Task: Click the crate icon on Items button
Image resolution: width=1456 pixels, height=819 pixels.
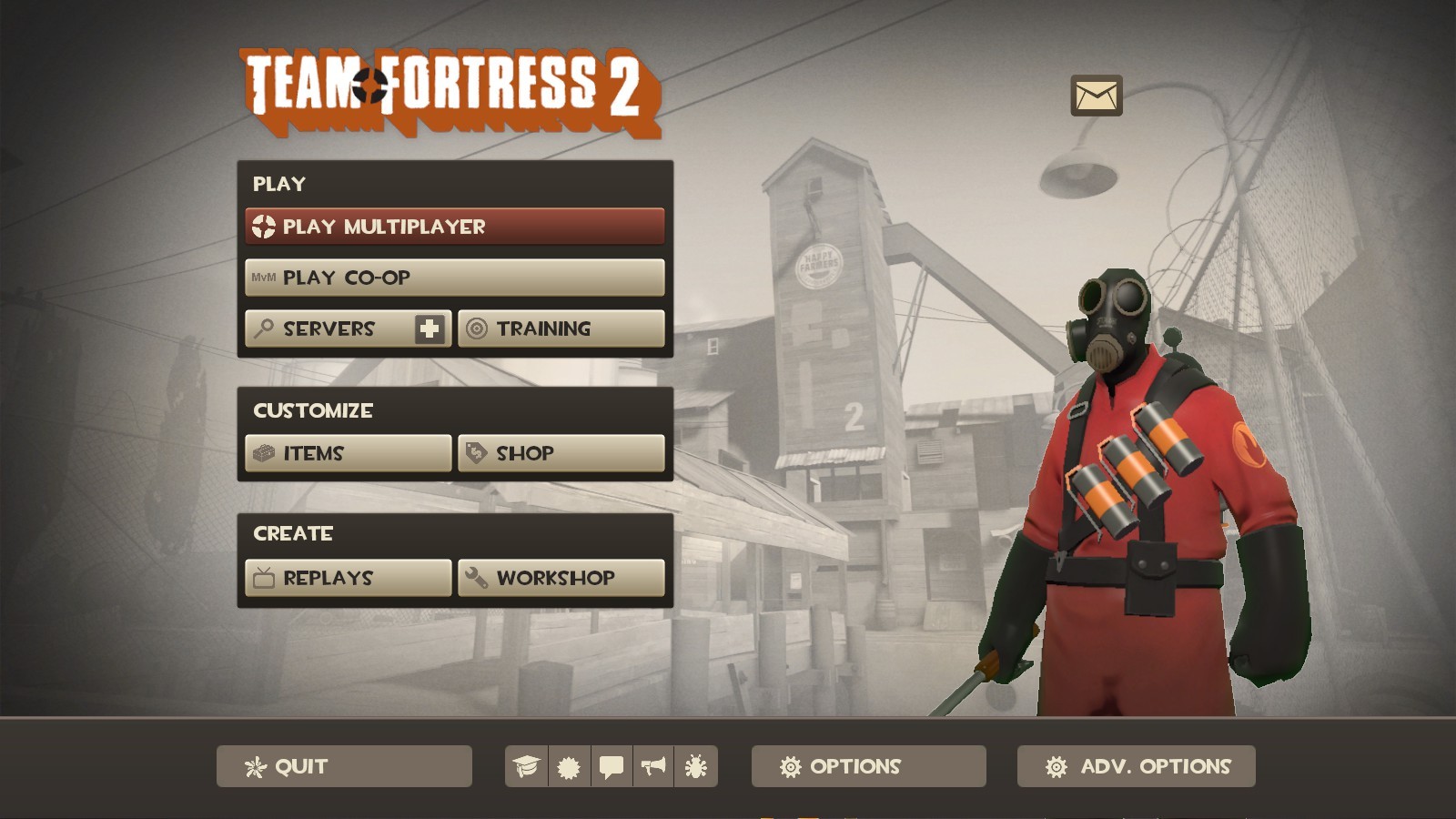Action: tap(264, 452)
